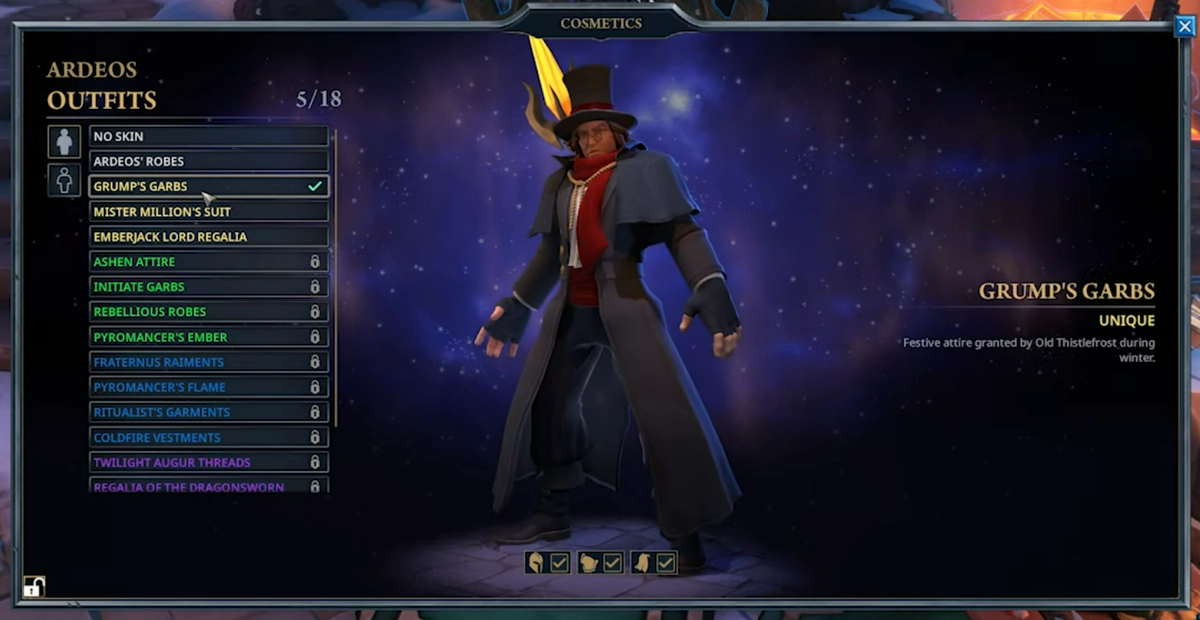Toggle the helmet visibility checkbox
Viewport: 1200px width, 620px height.
[x=560, y=563]
